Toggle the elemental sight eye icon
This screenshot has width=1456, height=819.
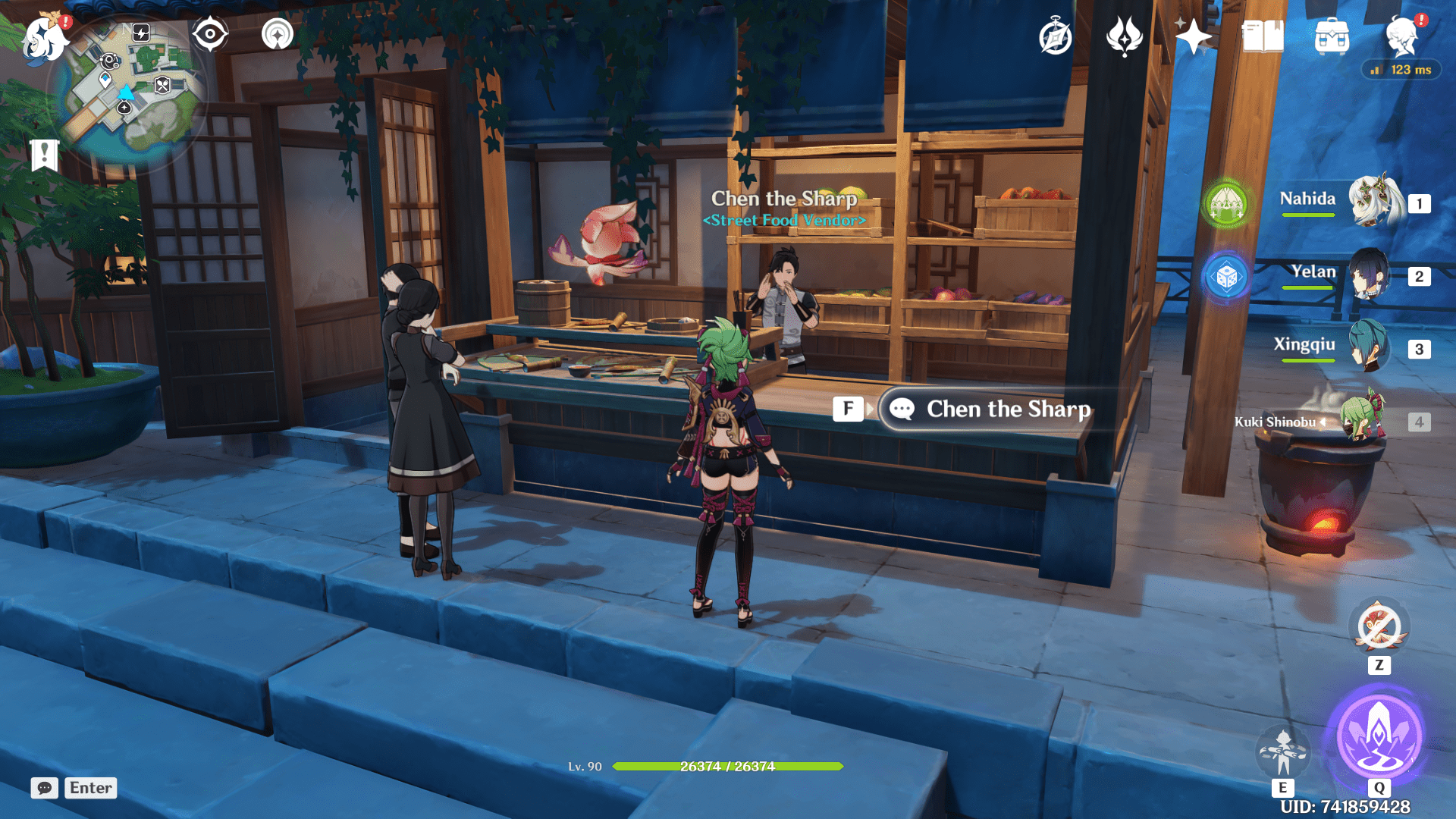click(210, 35)
